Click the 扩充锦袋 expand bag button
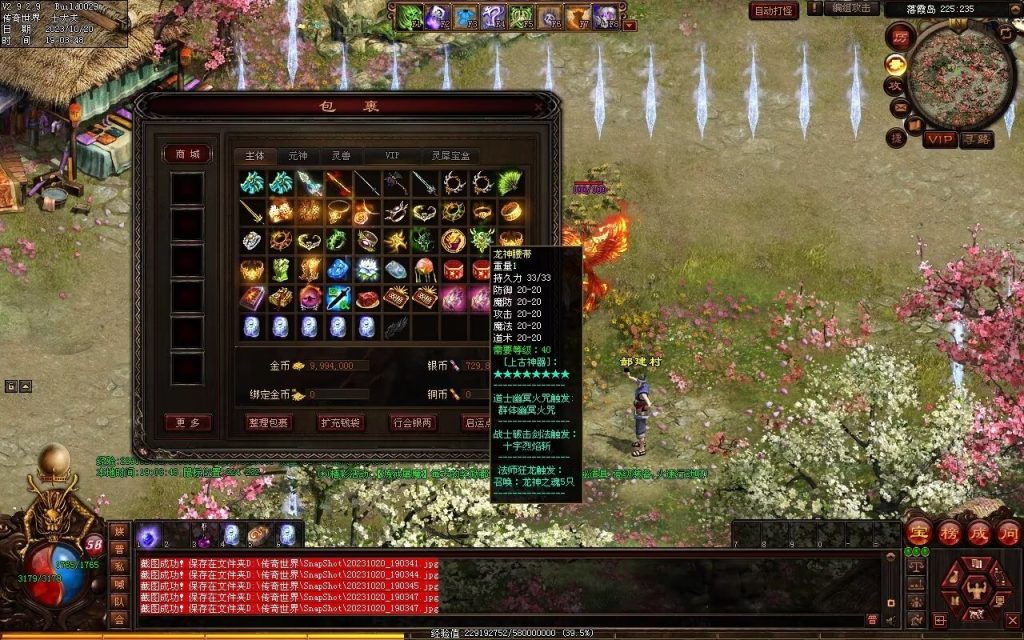The width and height of the screenshot is (1024, 640). coord(341,423)
